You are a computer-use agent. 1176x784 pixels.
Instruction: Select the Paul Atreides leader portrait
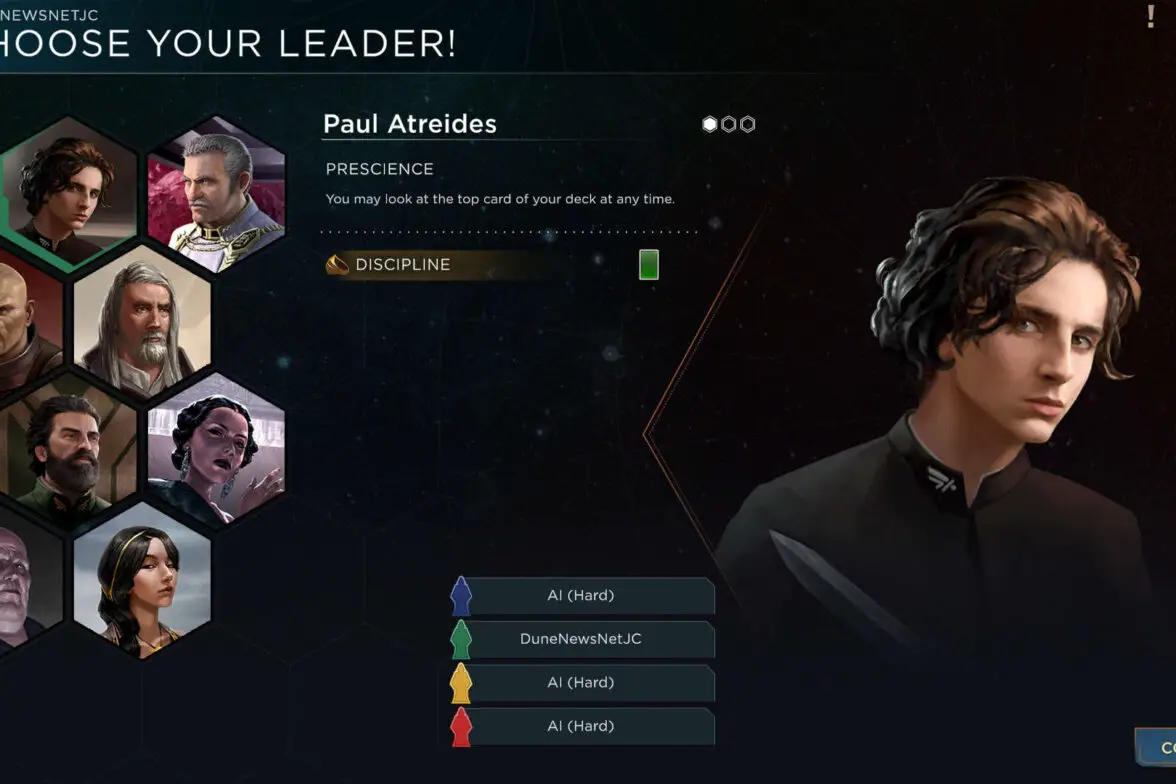68,192
